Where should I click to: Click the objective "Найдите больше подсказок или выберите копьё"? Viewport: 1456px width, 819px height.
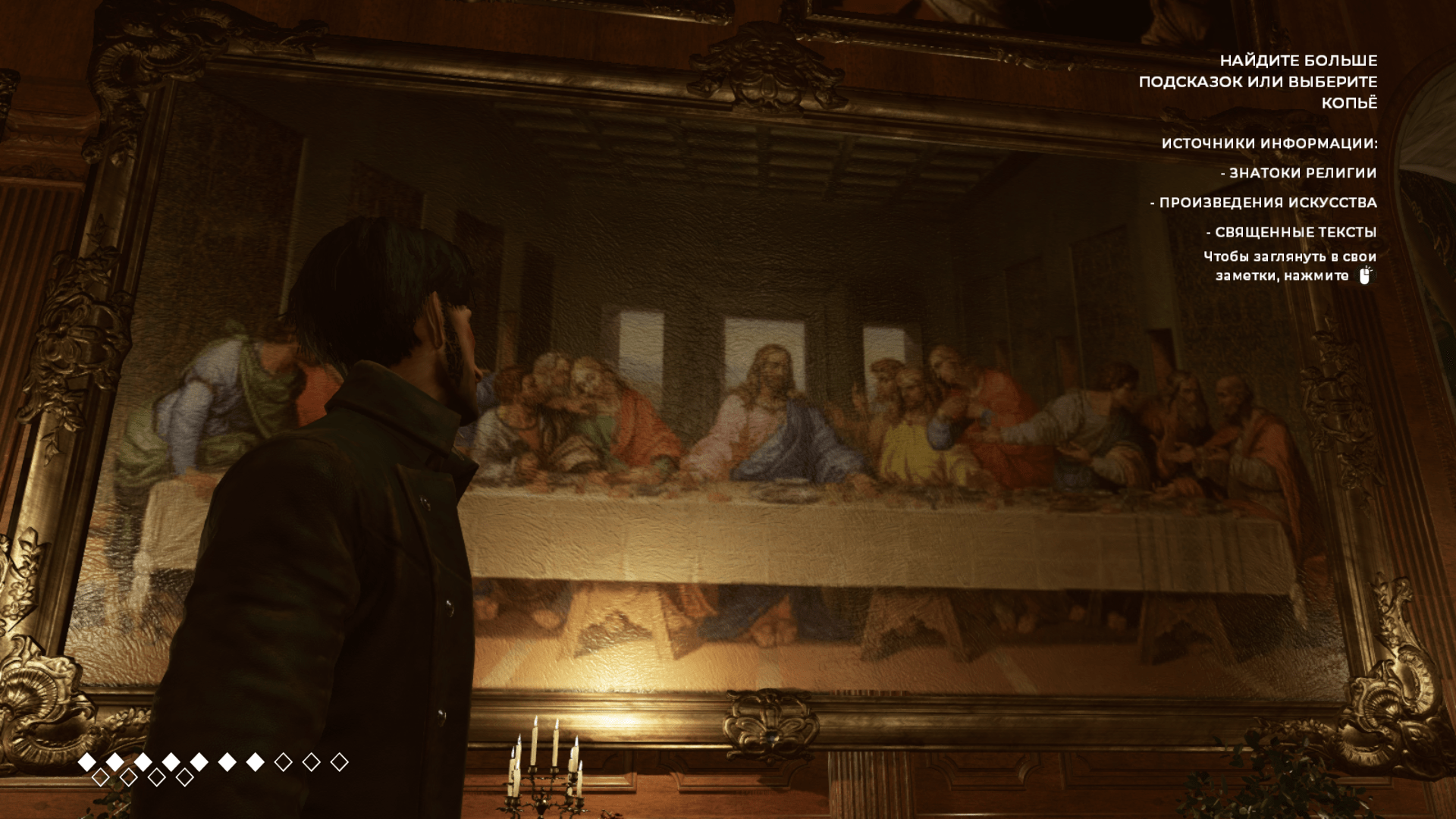coord(1258,81)
